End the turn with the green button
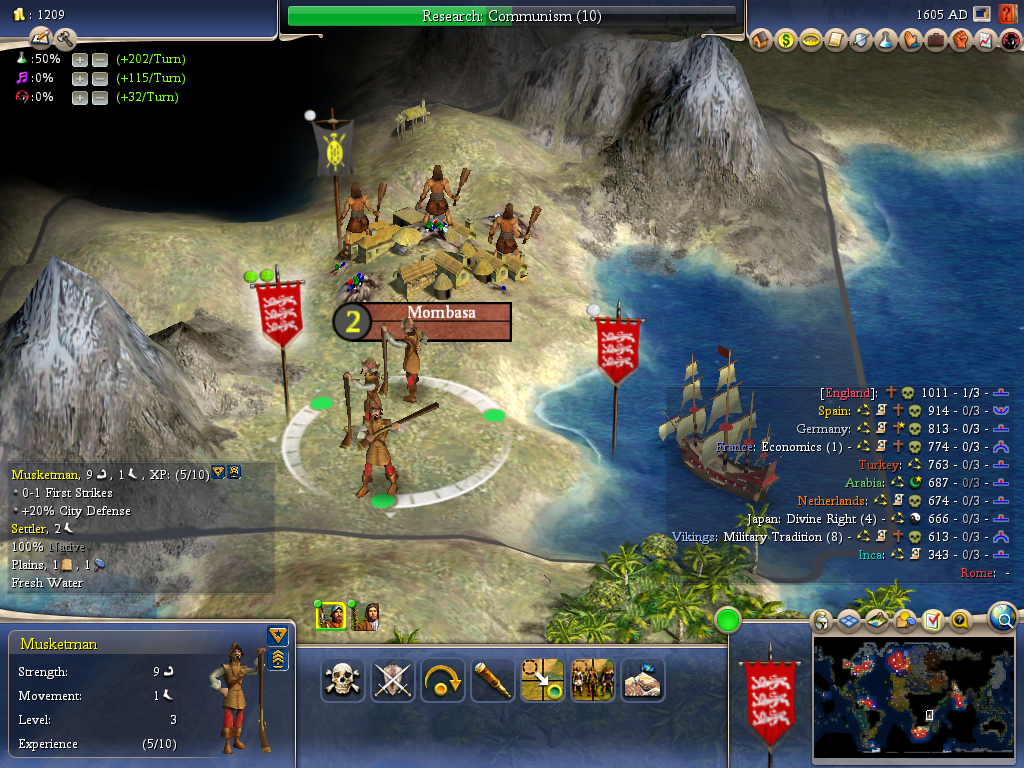Screen dimensions: 1024x768 click(728, 621)
